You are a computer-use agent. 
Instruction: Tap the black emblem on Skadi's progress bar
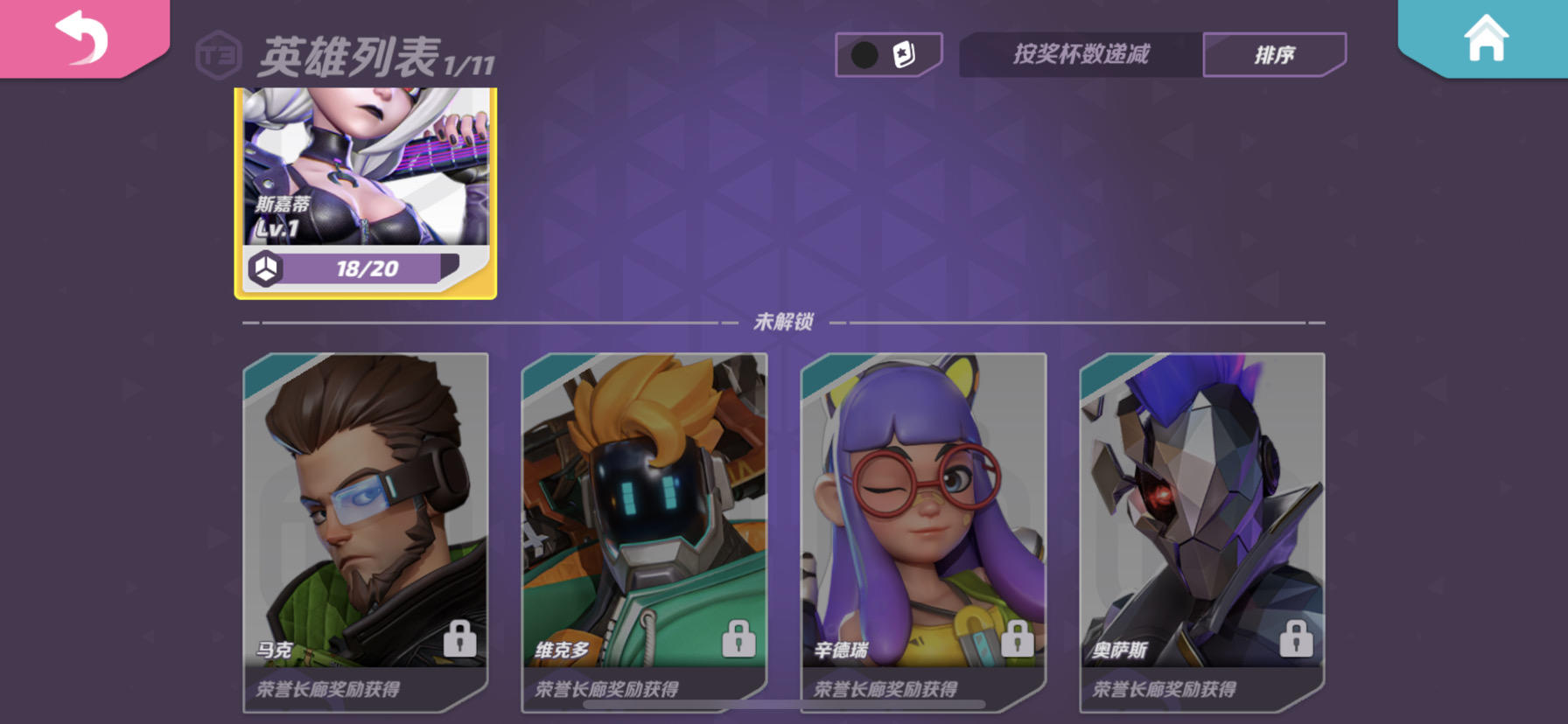268,267
